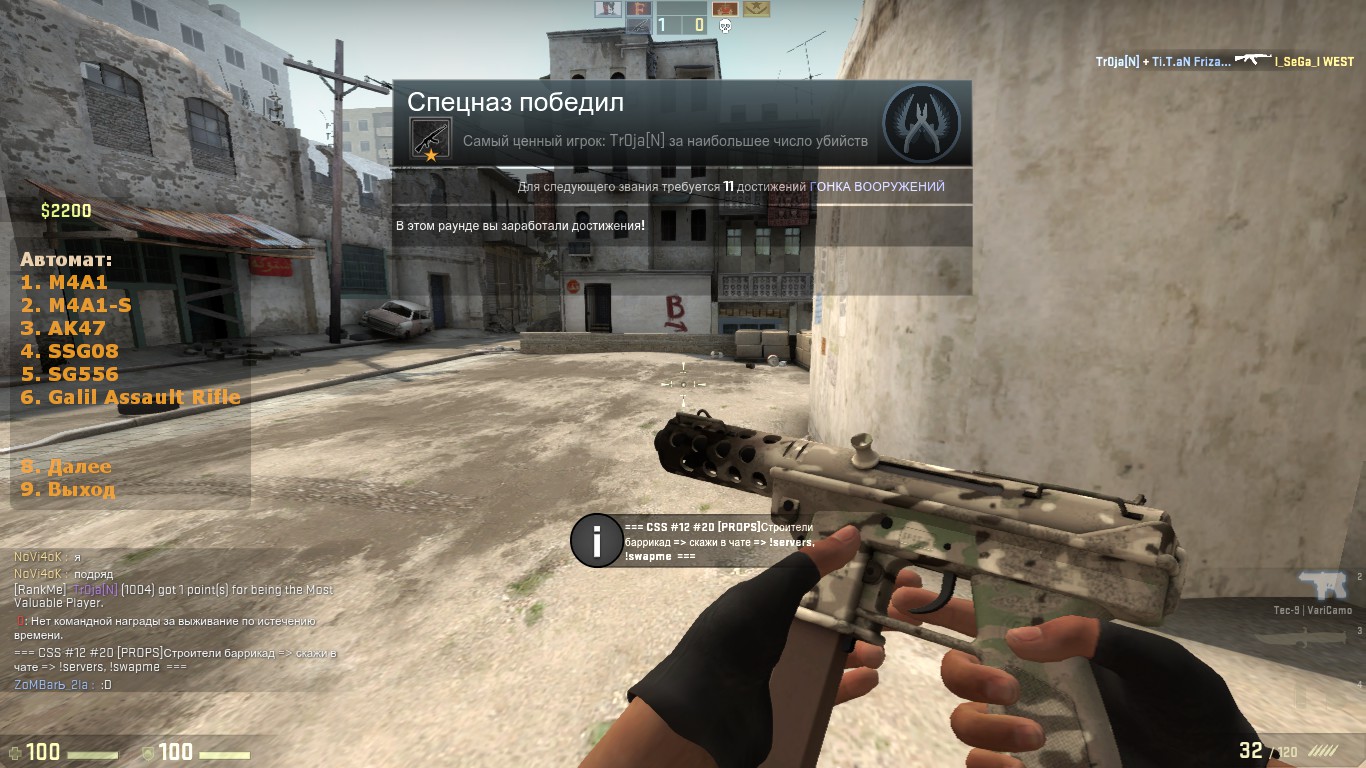Select M4A1 from the rifle menu
Image resolution: width=1366 pixels, height=768 pixels.
64,283
